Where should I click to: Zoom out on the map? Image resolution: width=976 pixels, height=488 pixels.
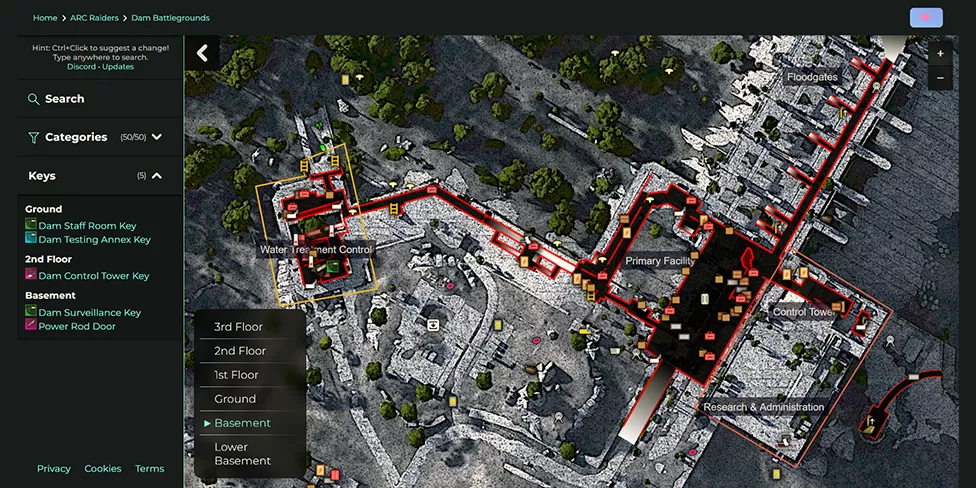(x=940, y=78)
